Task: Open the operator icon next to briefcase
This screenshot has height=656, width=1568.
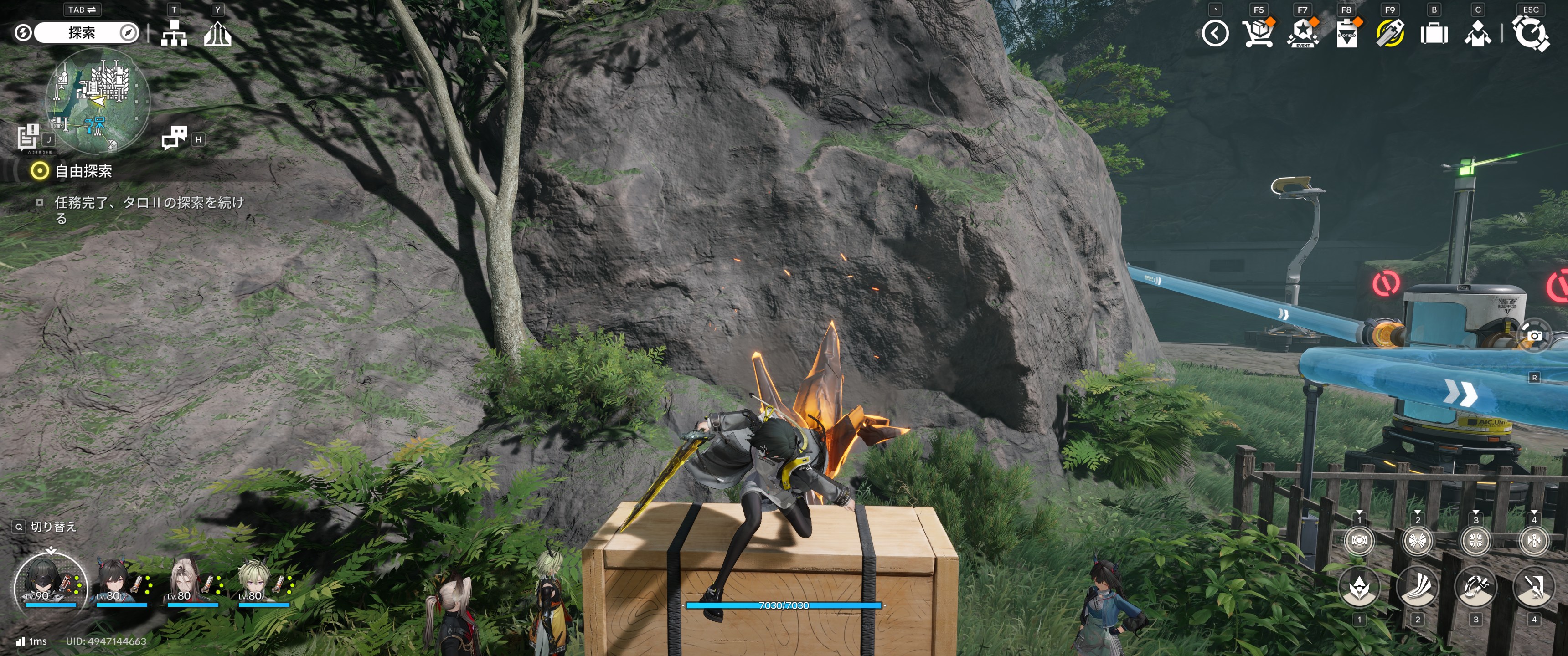Action: tap(1477, 33)
